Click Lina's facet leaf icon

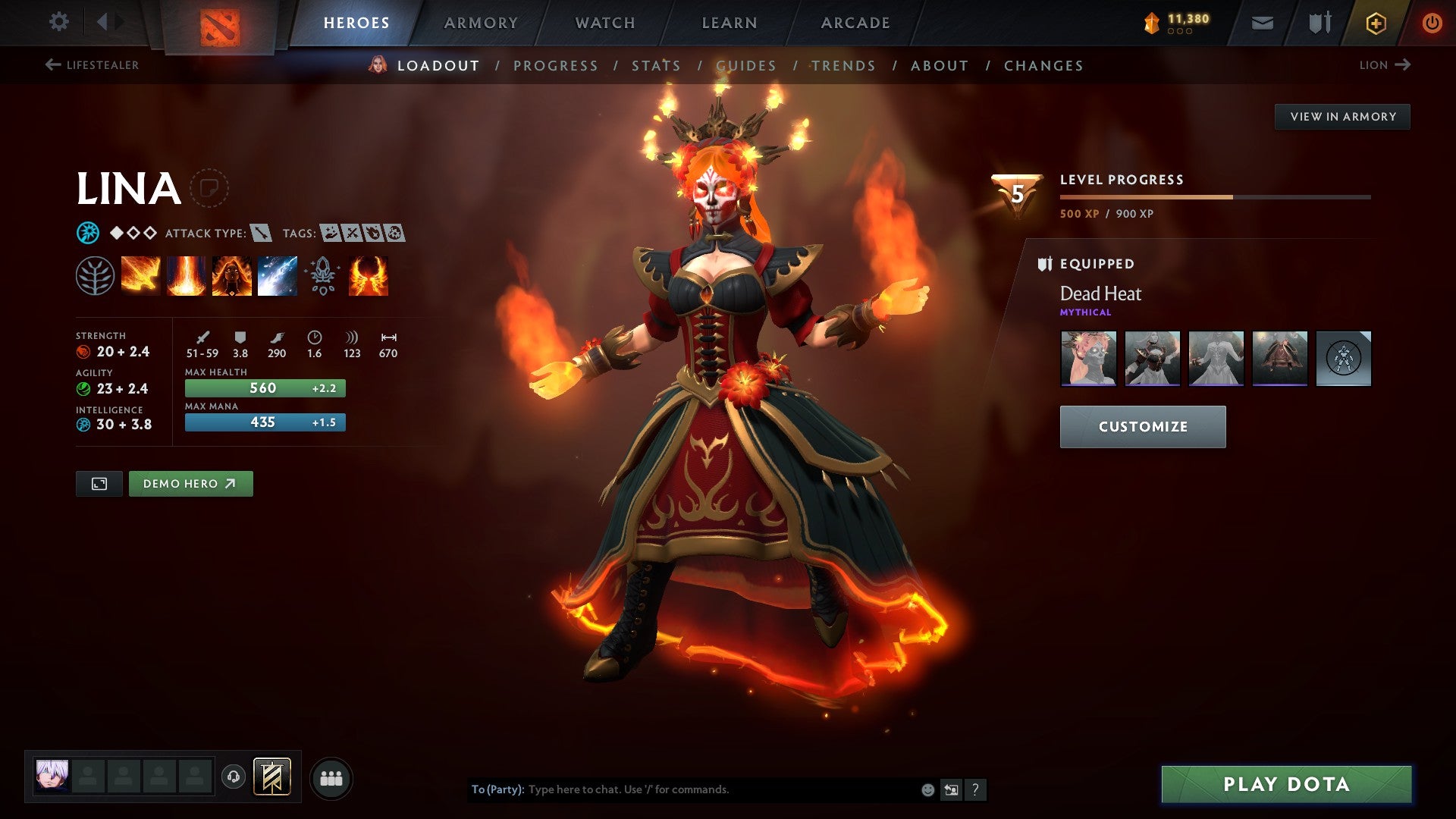(94, 275)
